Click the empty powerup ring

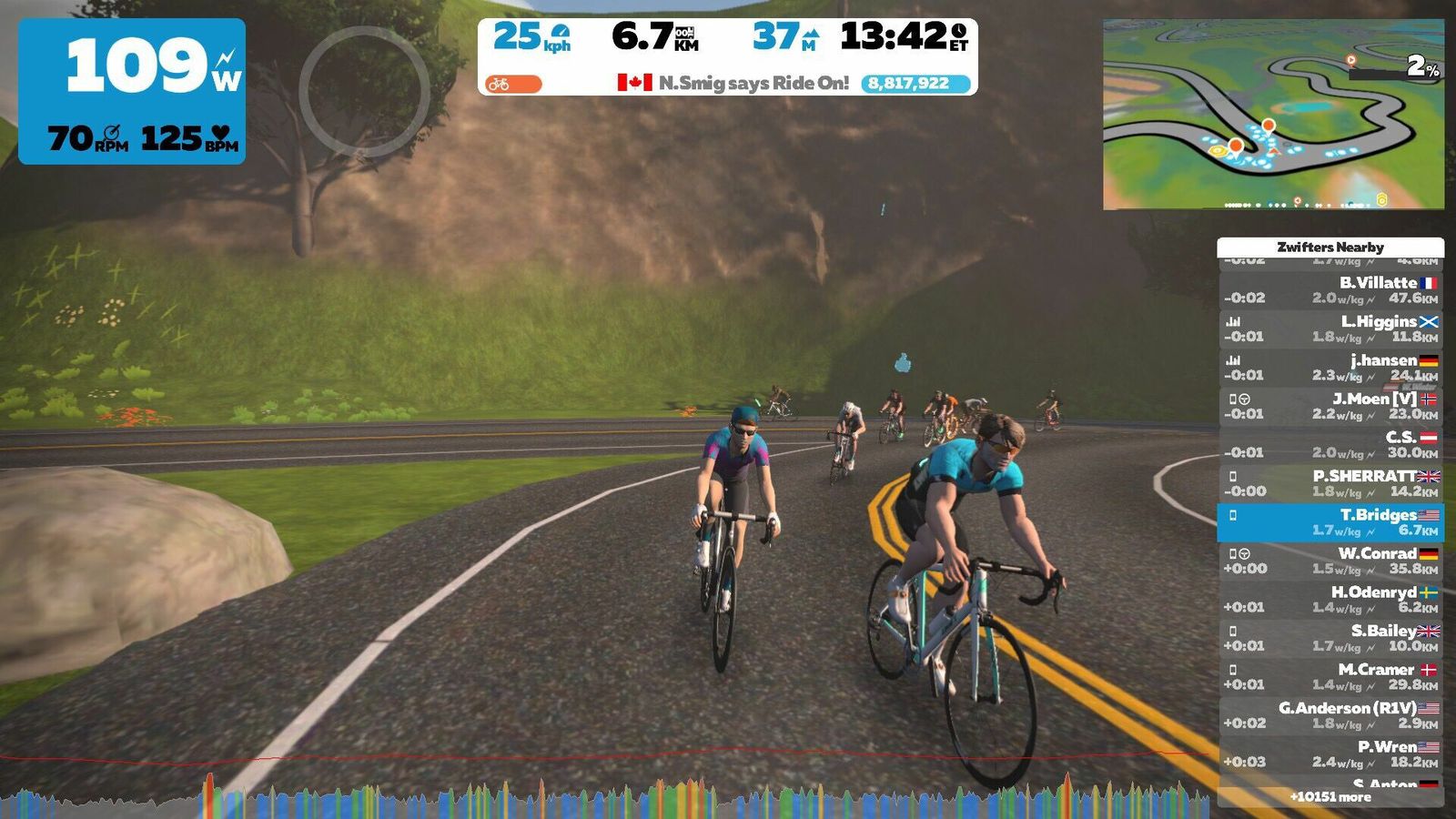pyautogui.click(x=364, y=92)
